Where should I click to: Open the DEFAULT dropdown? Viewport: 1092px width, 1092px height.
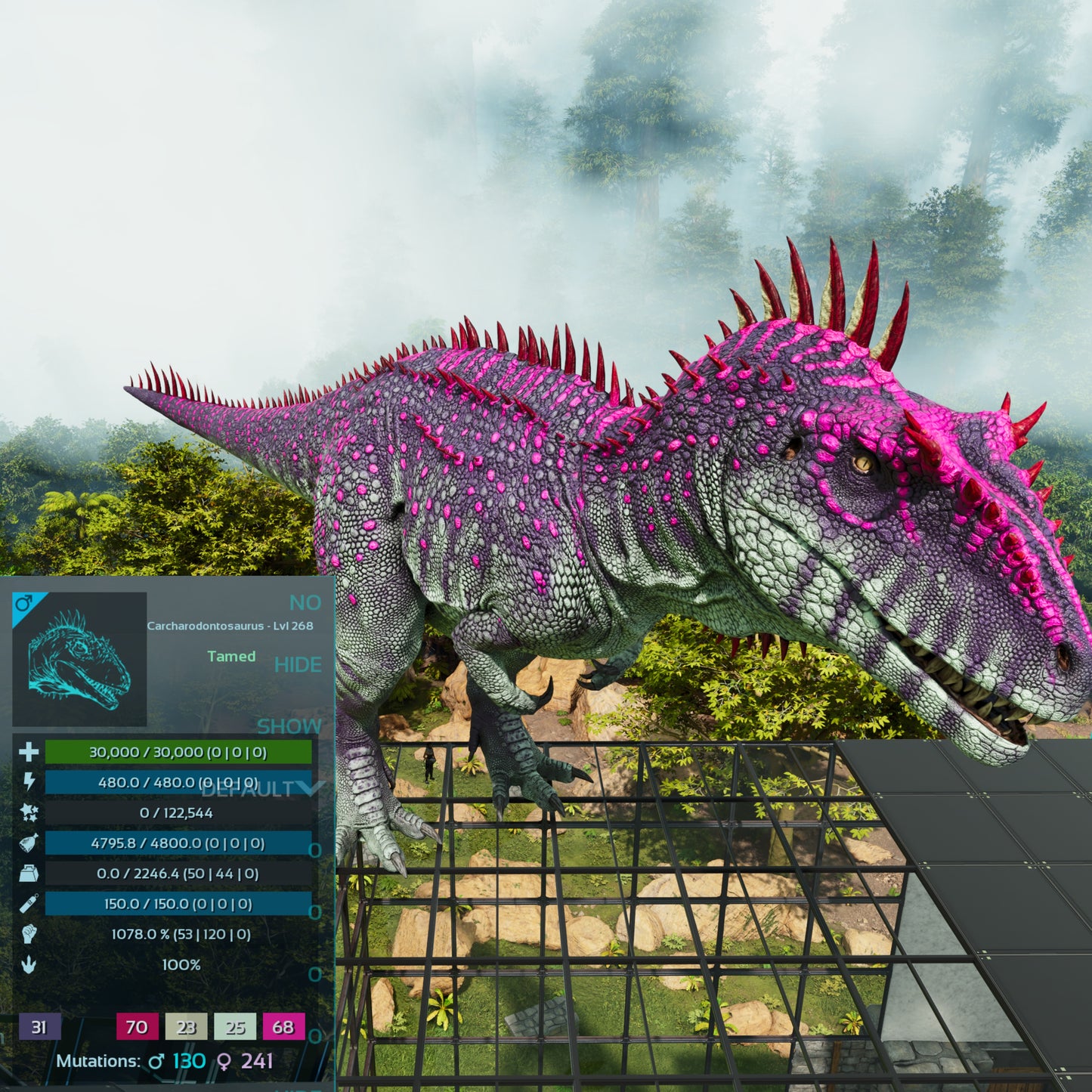[x=261, y=789]
